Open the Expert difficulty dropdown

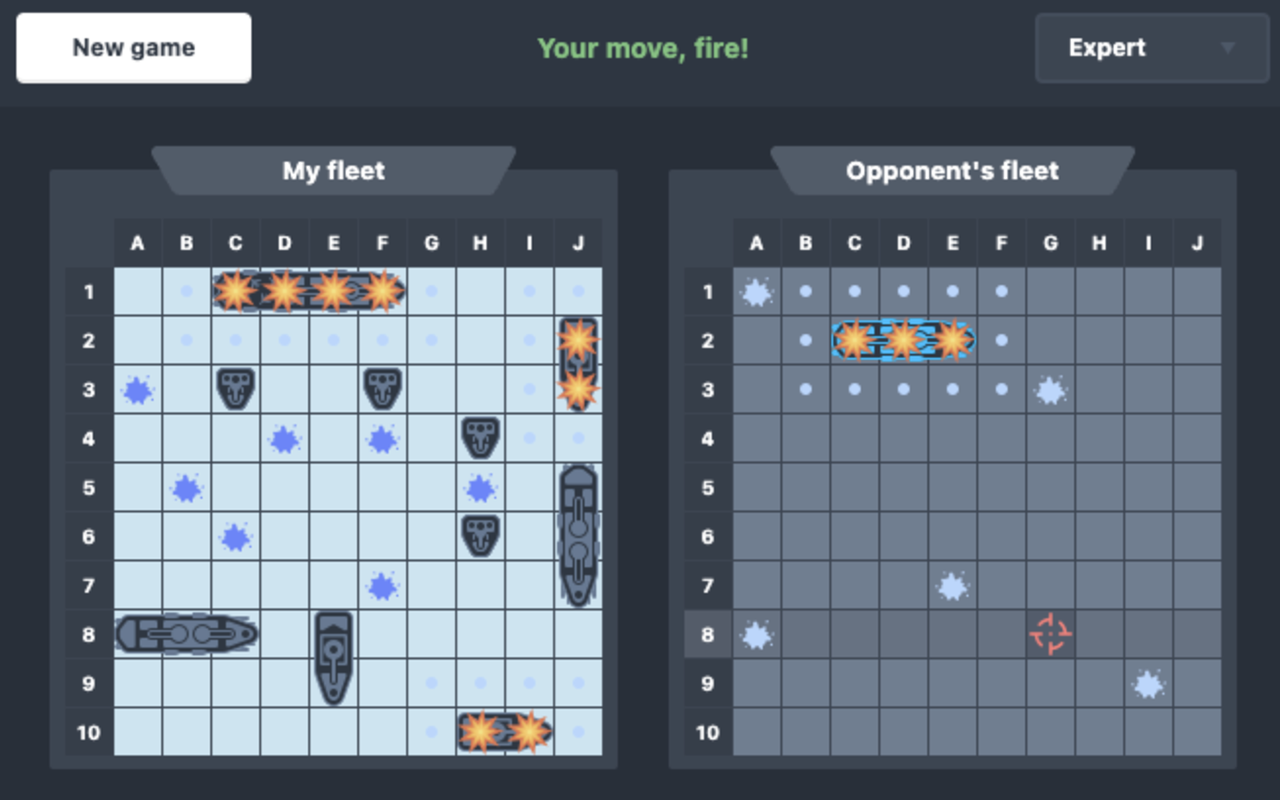click(x=1150, y=47)
